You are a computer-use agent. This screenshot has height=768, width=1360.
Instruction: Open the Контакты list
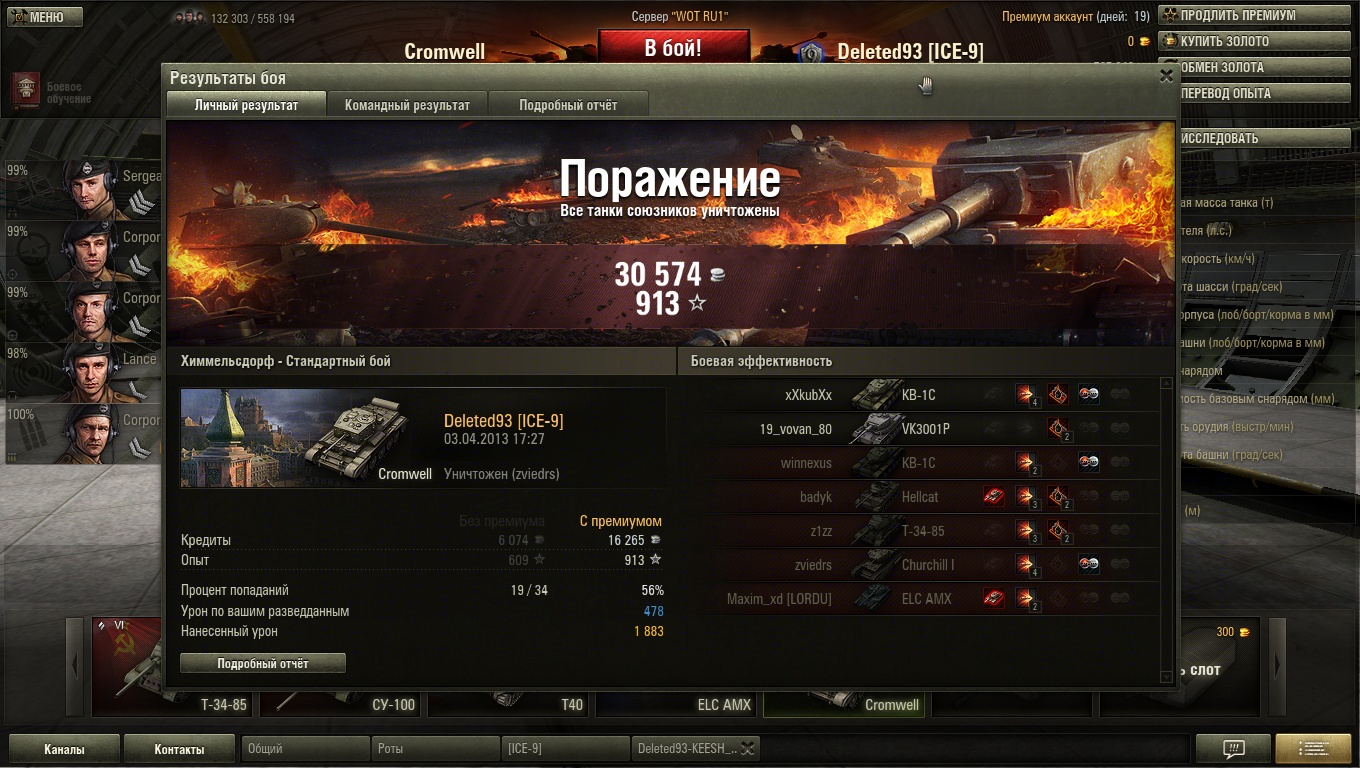180,749
